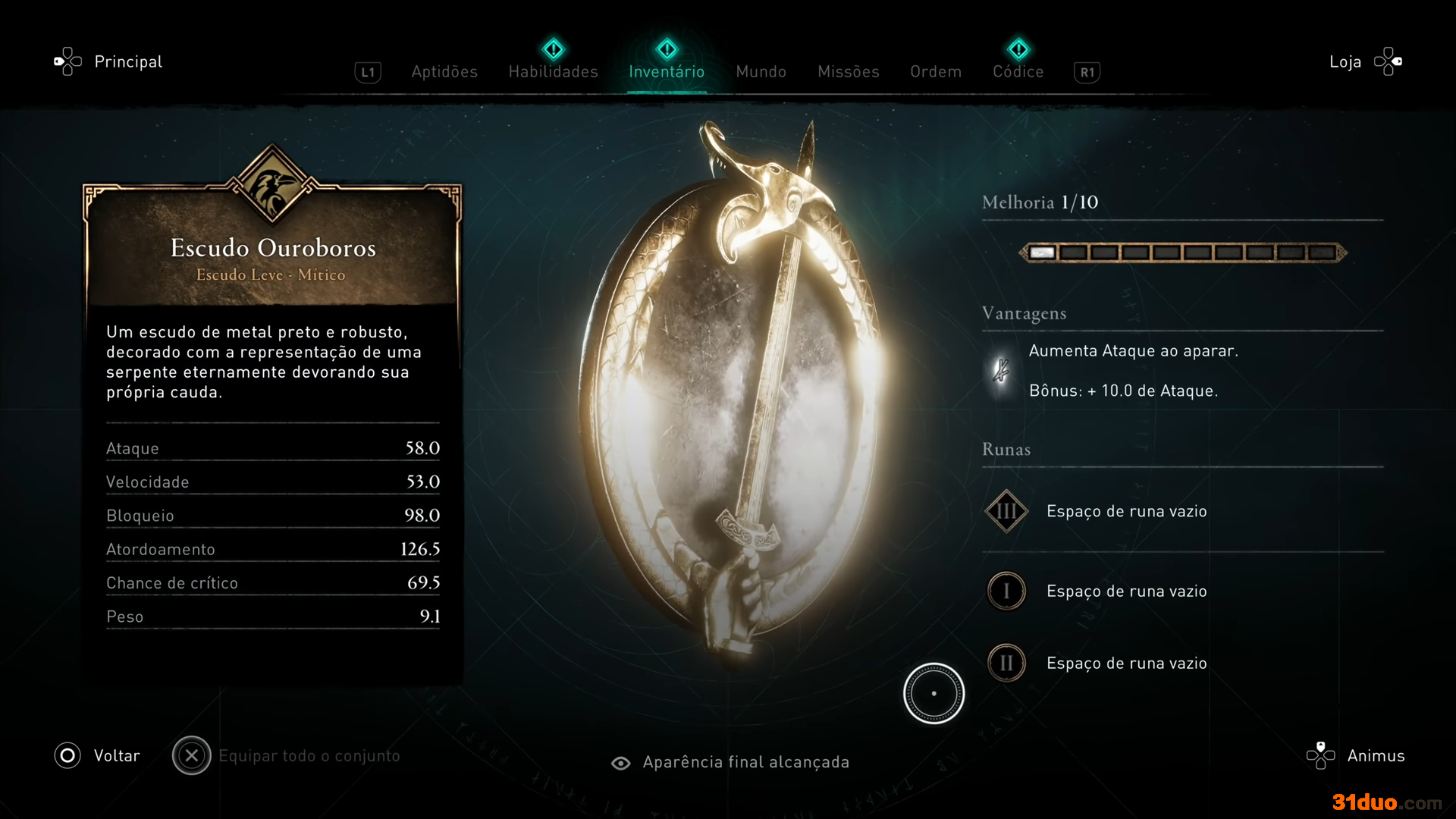The width and height of the screenshot is (1456, 819).
Task: Click the Aumenta Ataque ao aparar perk icon
Action: (1001, 370)
